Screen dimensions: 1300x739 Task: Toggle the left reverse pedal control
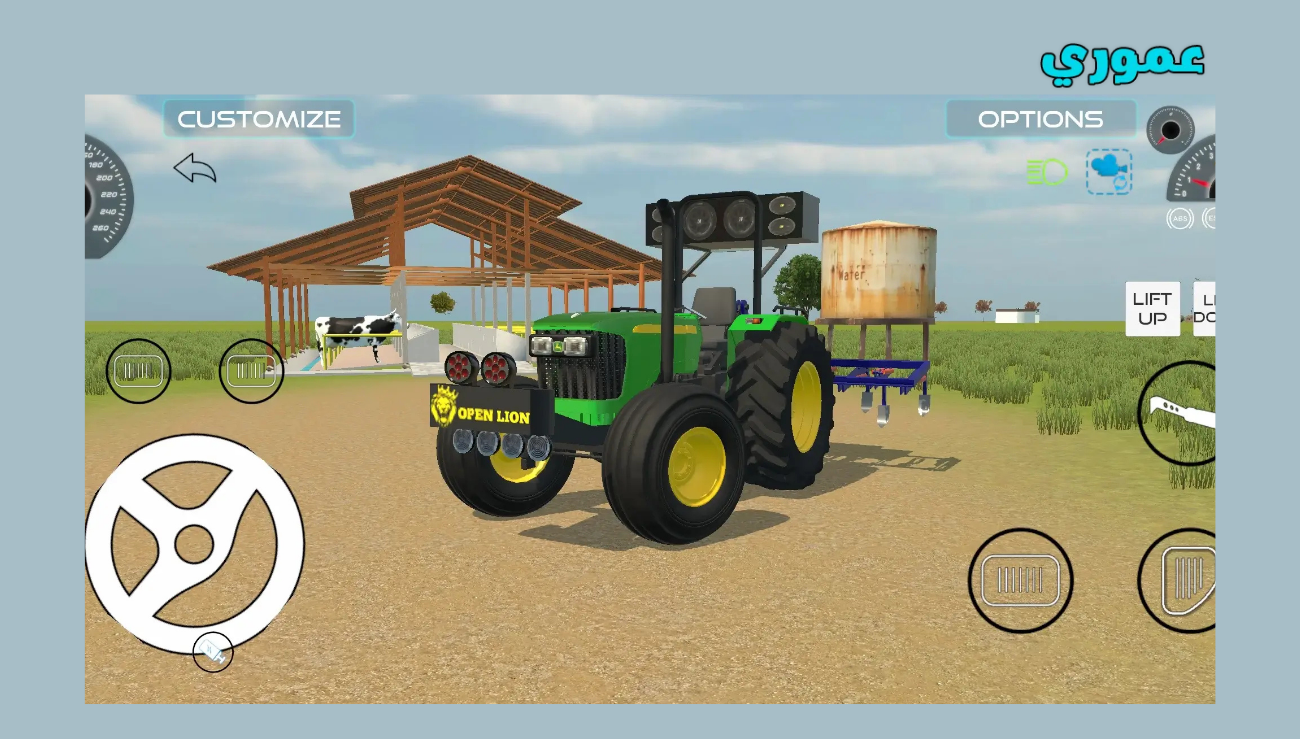tap(251, 371)
